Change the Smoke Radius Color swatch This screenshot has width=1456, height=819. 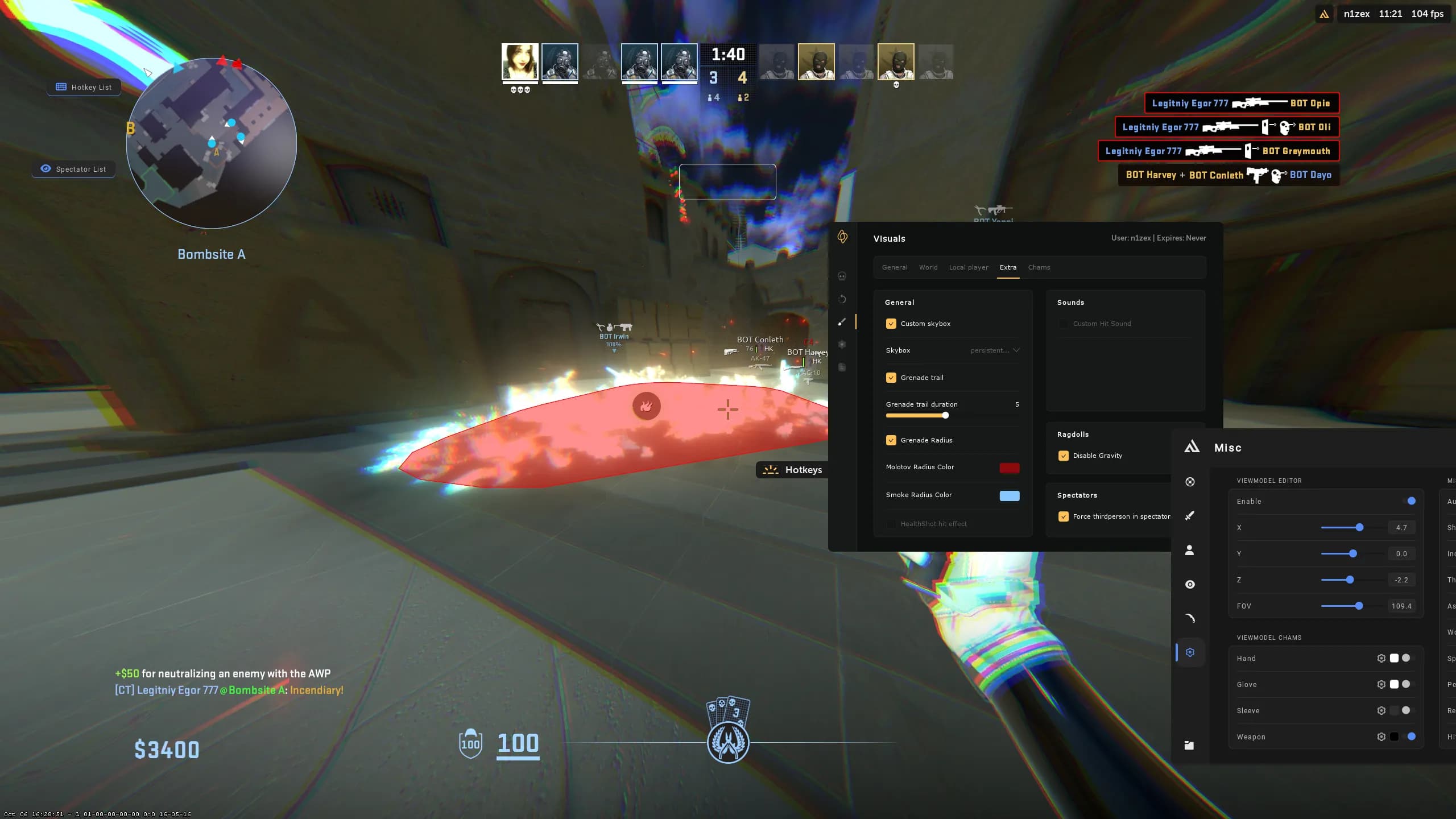1010,495
